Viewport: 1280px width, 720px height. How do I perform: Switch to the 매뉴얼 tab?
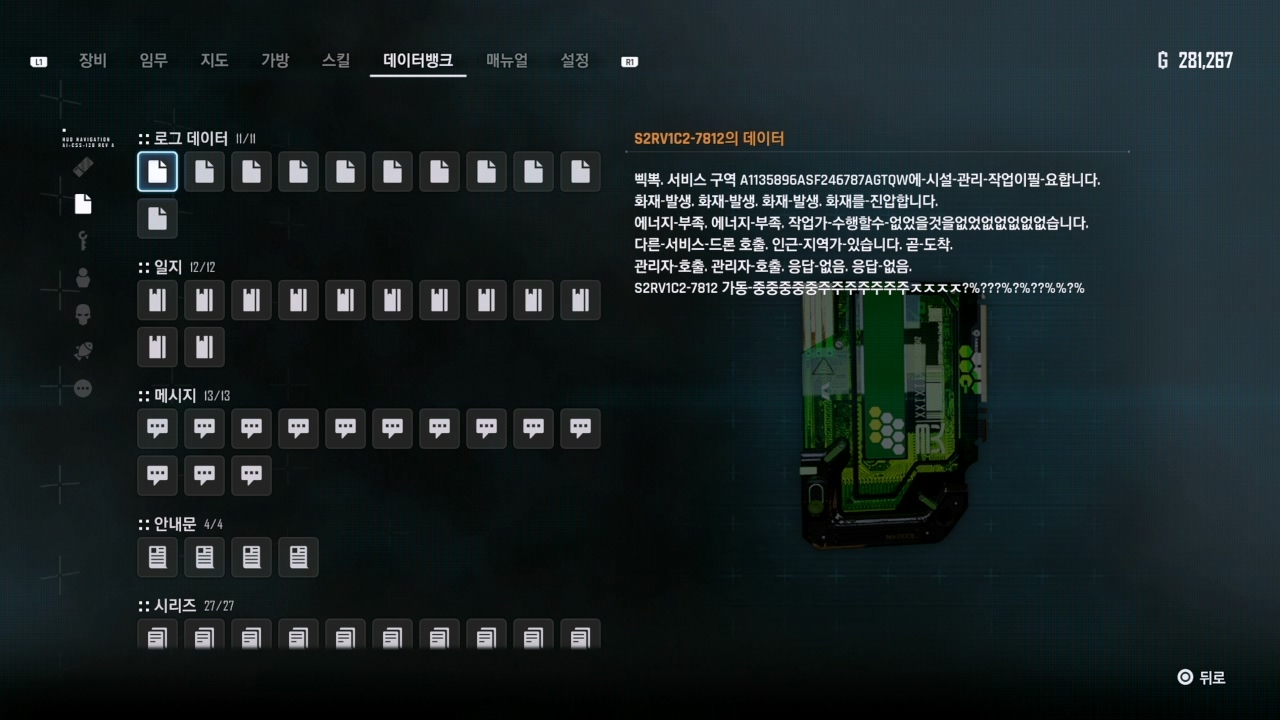point(506,60)
